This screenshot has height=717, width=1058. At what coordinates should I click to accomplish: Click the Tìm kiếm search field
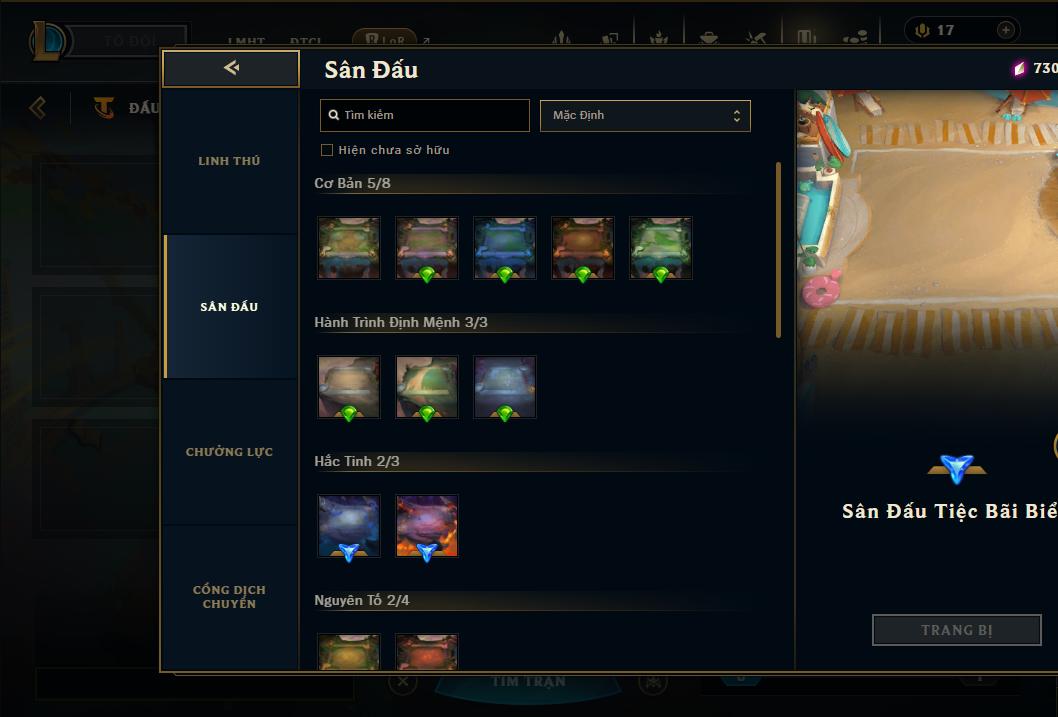(x=425, y=115)
